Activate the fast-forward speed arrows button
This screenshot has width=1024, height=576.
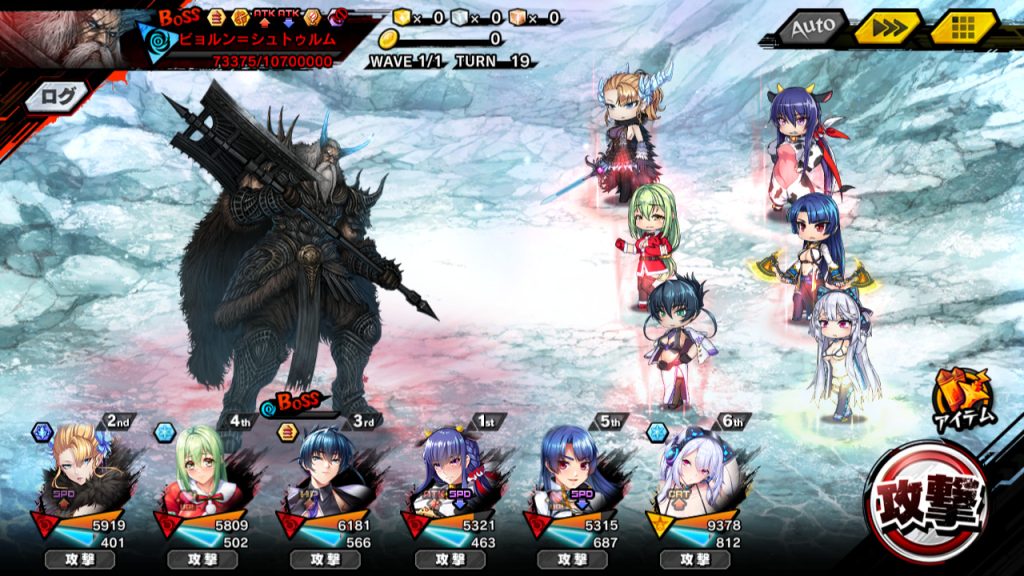[887, 27]
